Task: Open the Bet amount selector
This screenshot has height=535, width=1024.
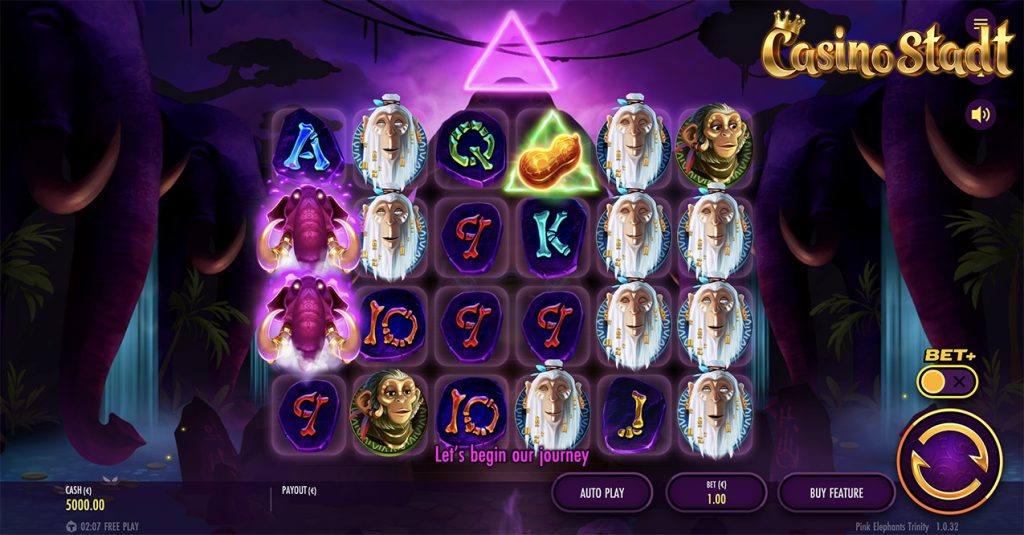Action: click(715, 492)
